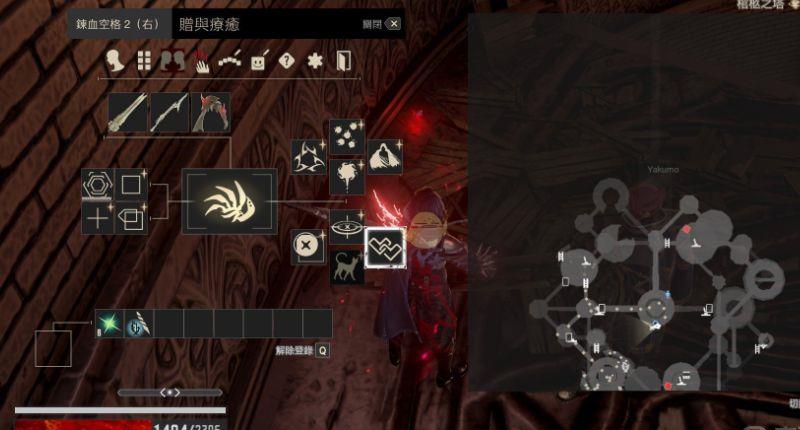Open the question mark help tab
800x430 pixels.
[x=287, y=61]
